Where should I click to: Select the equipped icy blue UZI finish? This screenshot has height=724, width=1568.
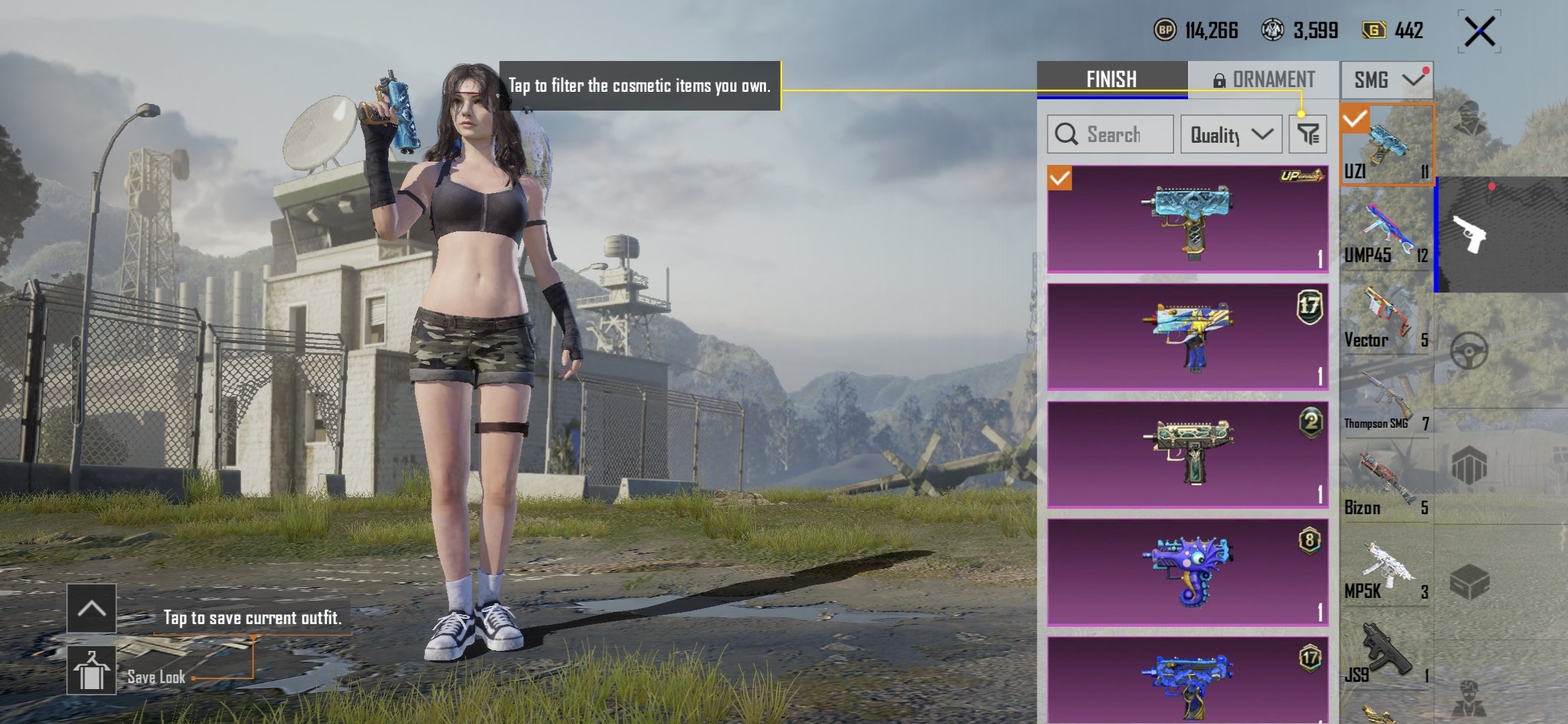[x=1187, y=219]
